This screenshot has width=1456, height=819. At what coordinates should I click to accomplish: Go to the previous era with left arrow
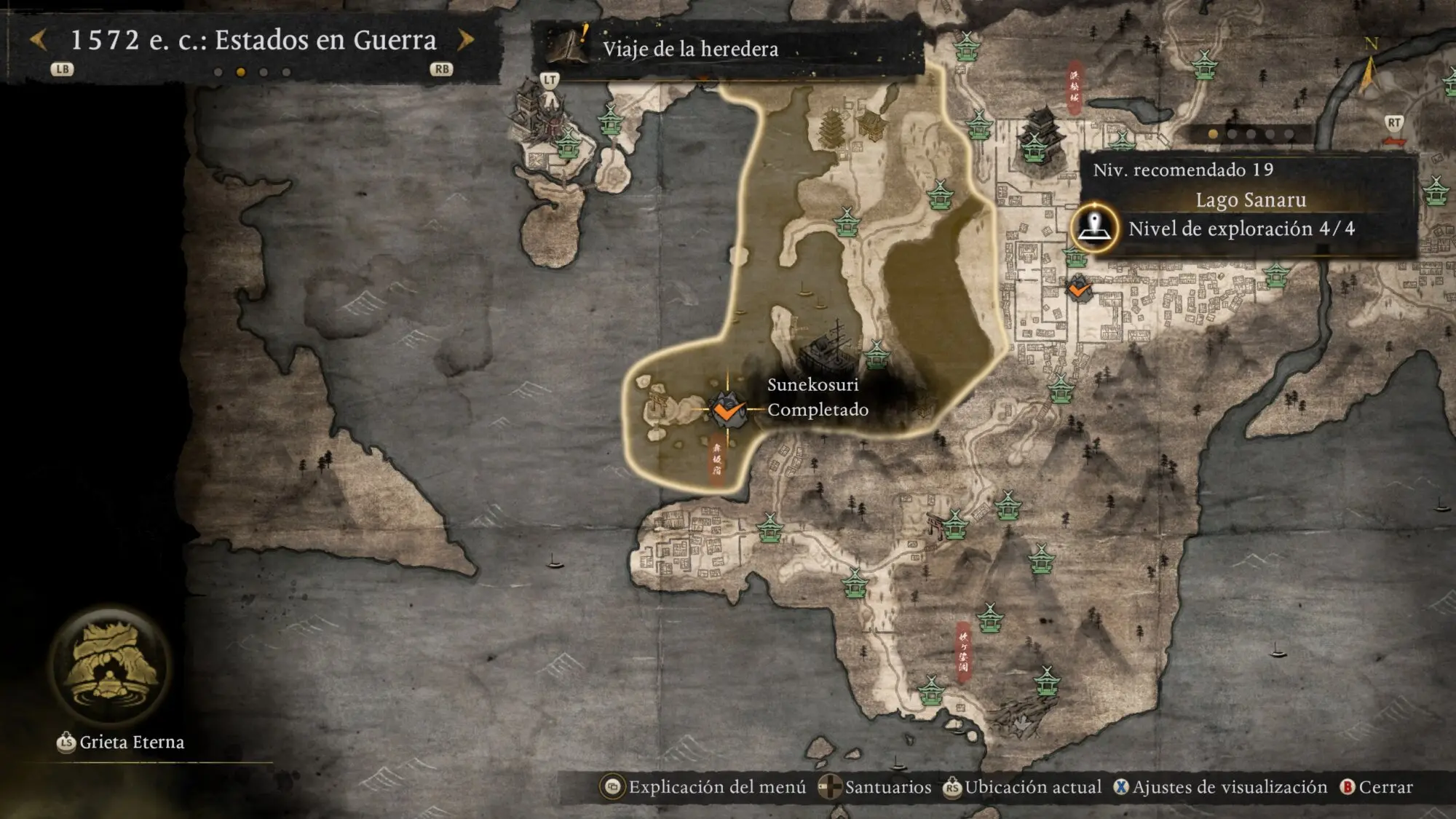coord(39,39)
